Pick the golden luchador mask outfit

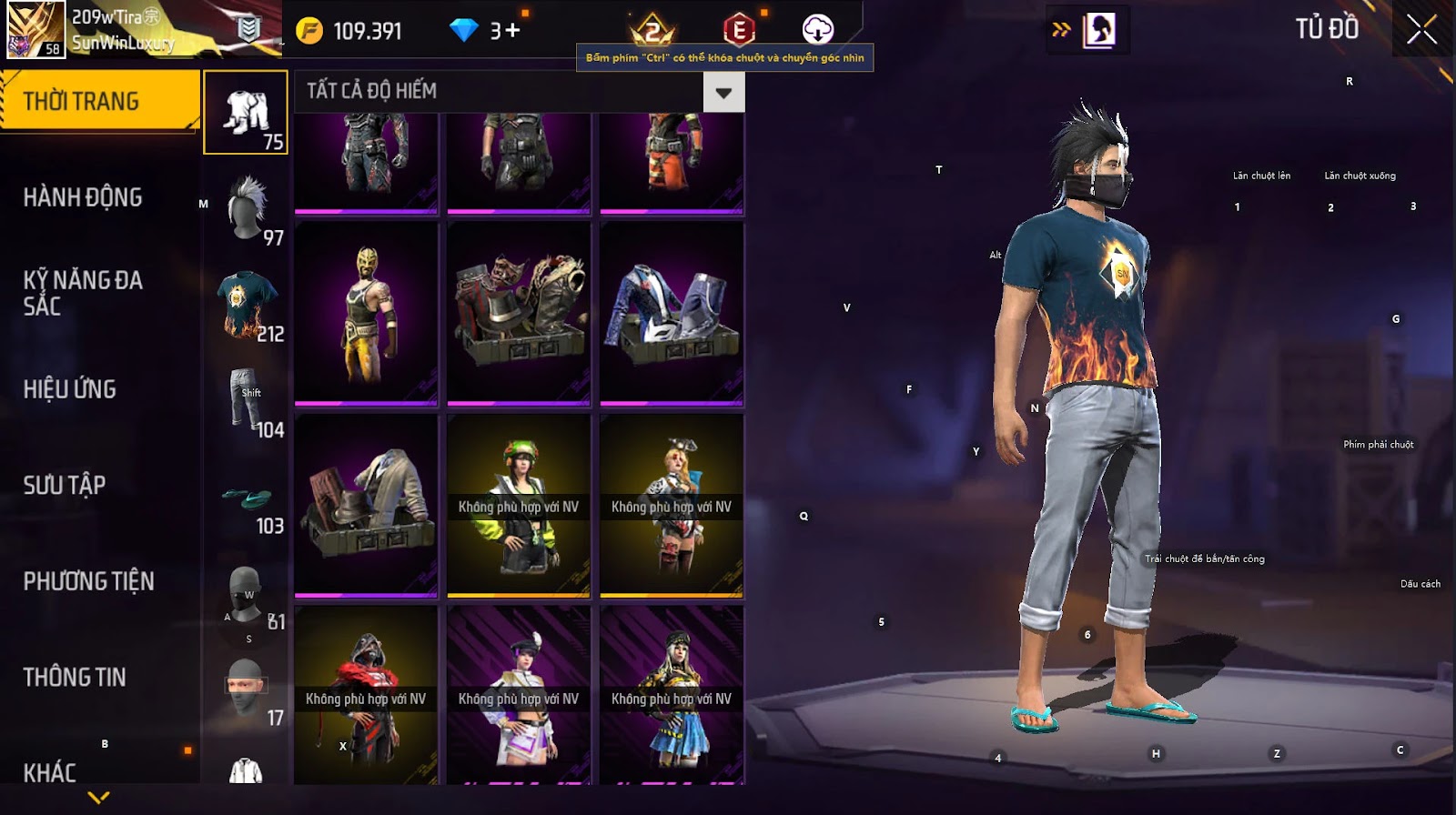(366, 313)
